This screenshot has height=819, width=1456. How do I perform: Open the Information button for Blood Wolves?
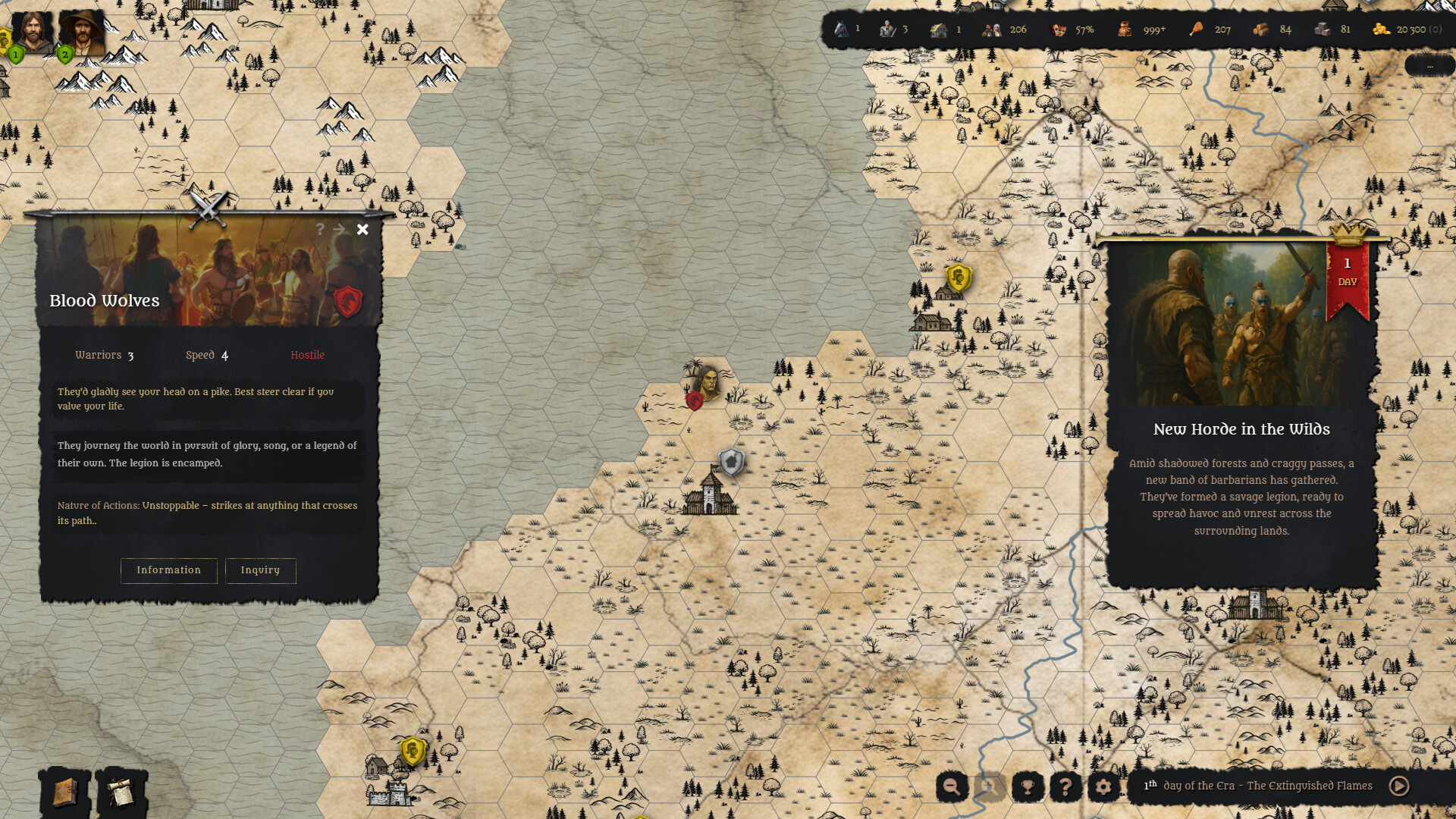[168, 570]
